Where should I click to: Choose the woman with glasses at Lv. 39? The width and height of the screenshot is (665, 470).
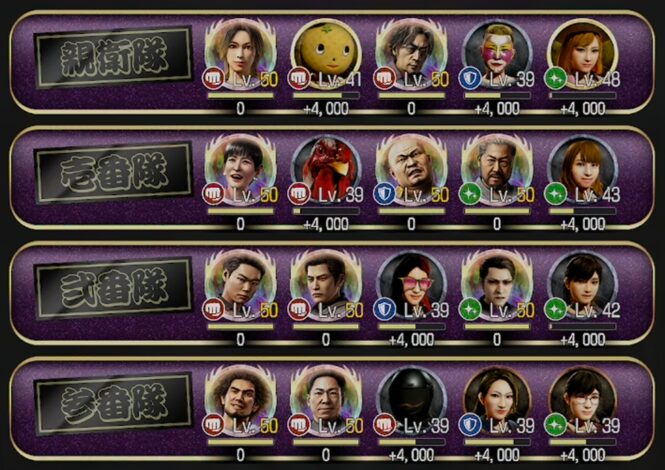583,398
